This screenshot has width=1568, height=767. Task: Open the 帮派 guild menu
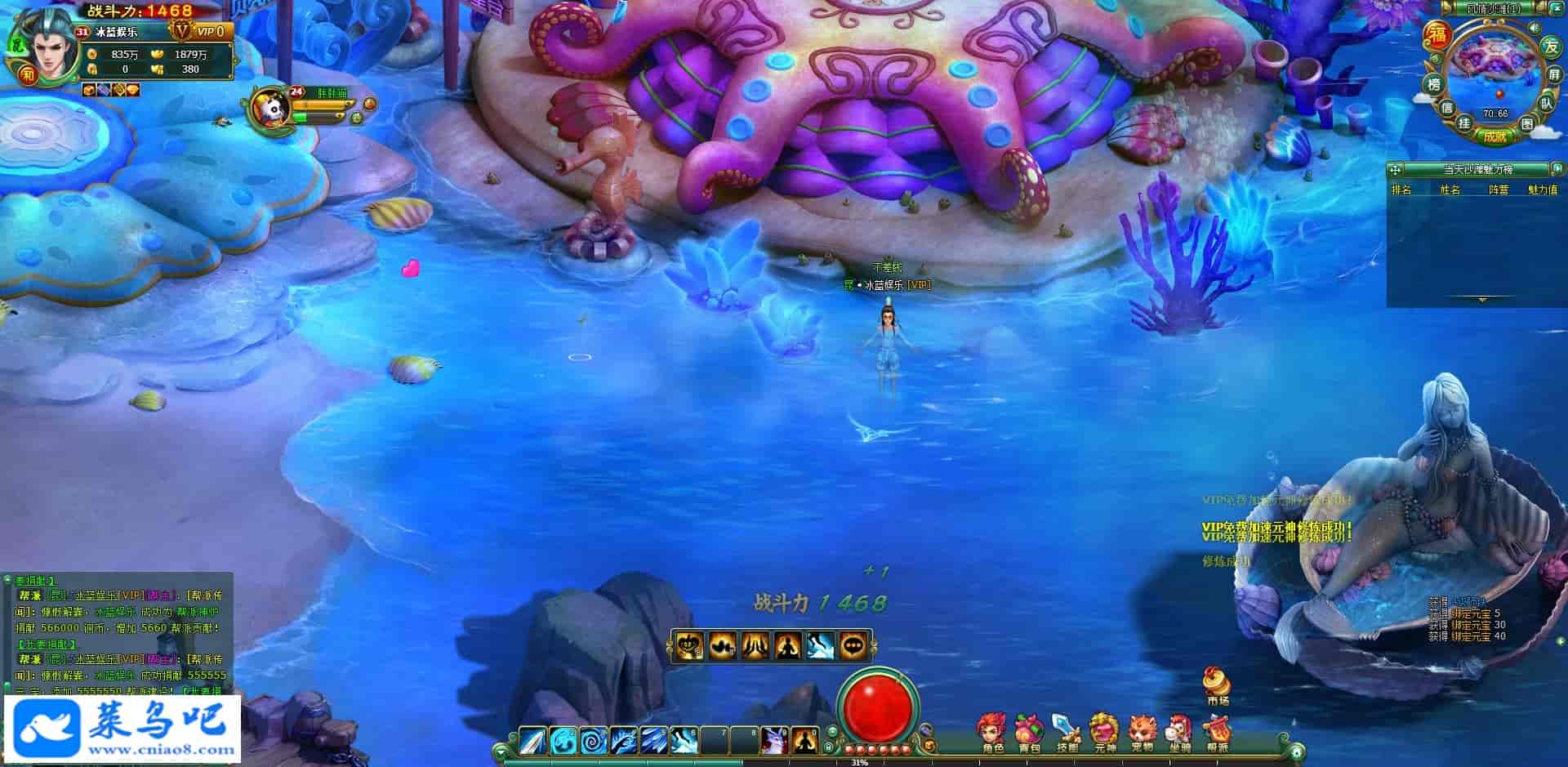[1217, 731]
